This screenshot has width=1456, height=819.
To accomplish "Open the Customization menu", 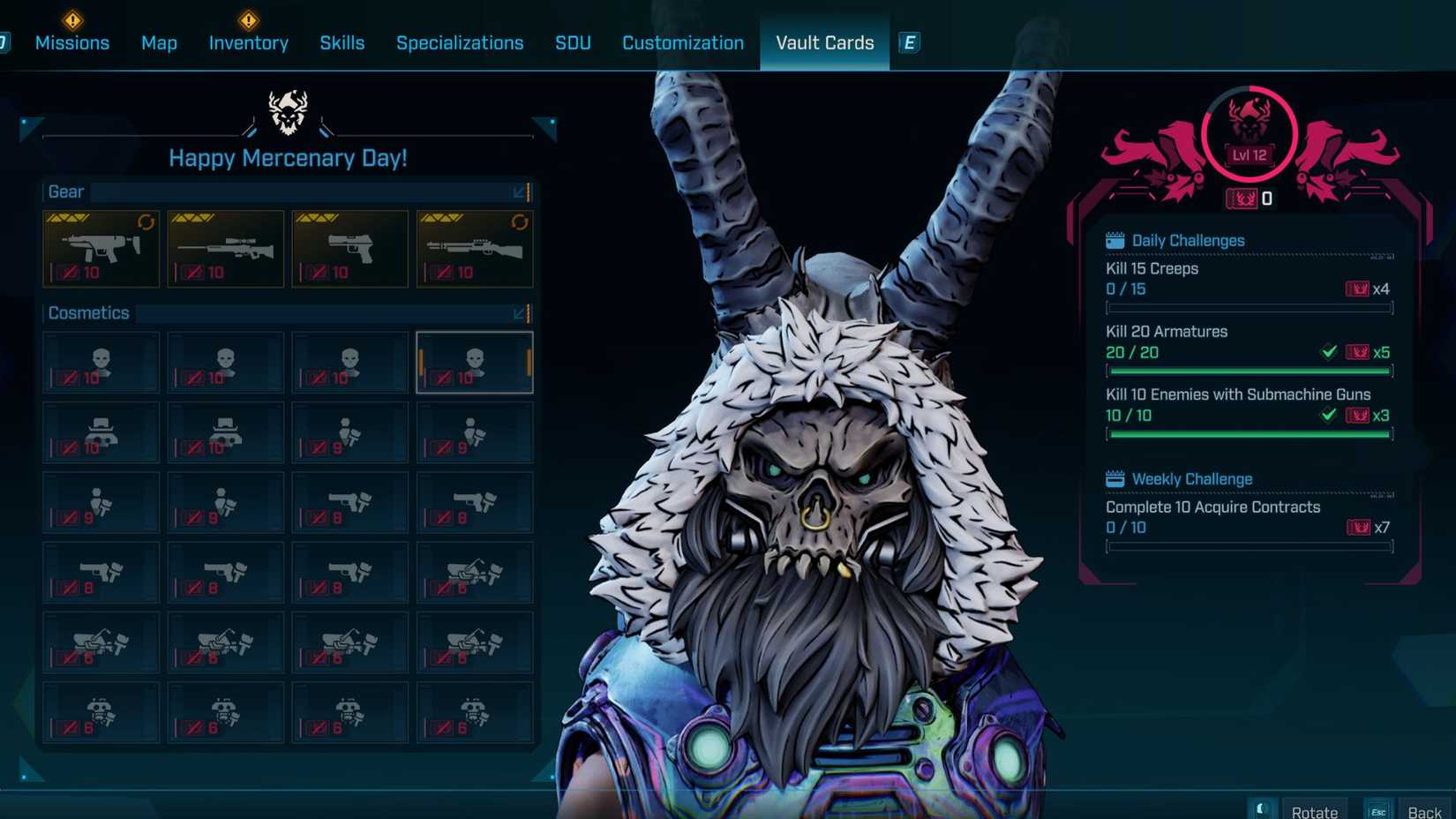I will 682,41.
